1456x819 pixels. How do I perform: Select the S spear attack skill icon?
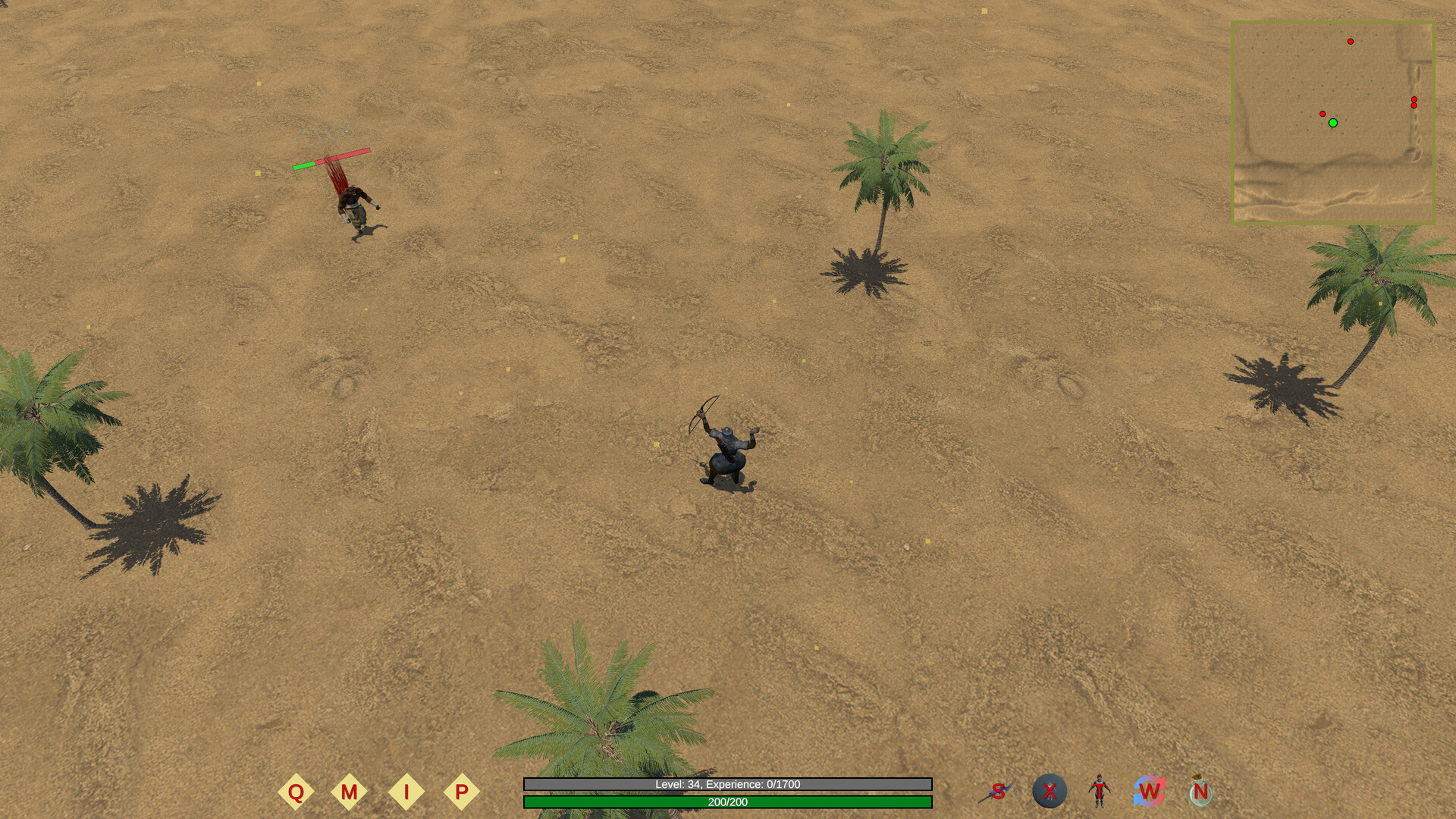click(999, 792)
